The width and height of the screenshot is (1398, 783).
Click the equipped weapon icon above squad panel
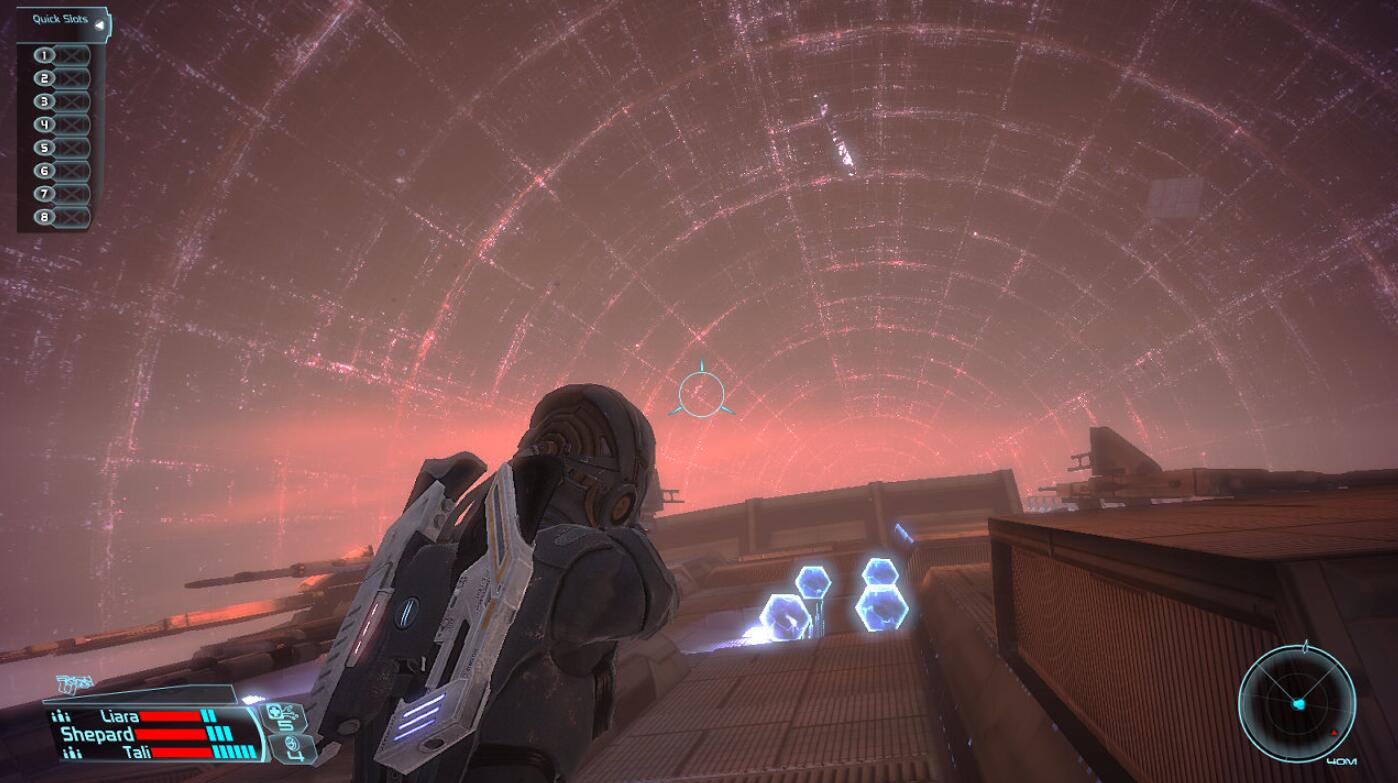click(75, 685)
